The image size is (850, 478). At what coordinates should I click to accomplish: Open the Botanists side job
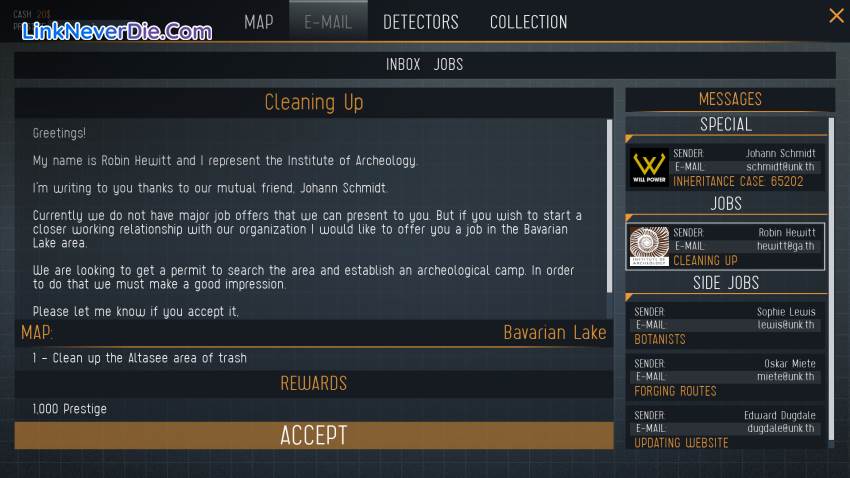point(726,325)
